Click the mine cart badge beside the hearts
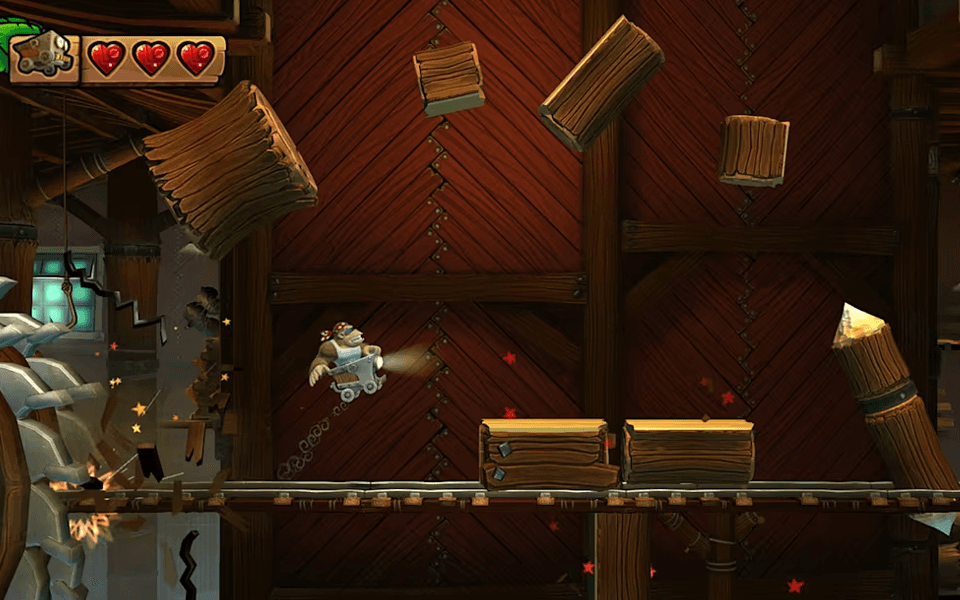Viewport: 960px width, 600px height. pyautogui.click(x=45, y=57)
